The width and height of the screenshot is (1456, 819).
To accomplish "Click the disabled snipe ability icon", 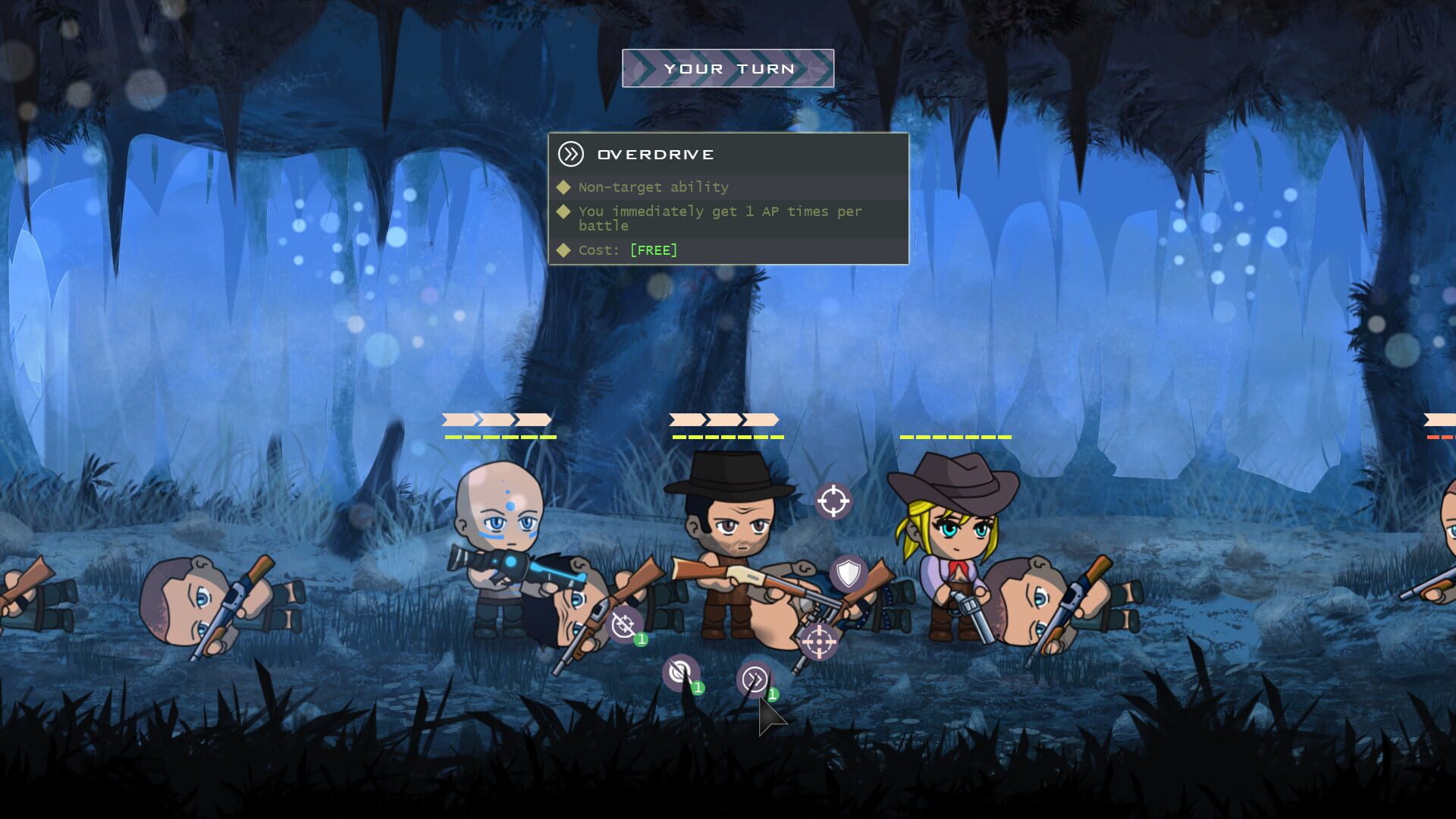I will pos(681,671).
